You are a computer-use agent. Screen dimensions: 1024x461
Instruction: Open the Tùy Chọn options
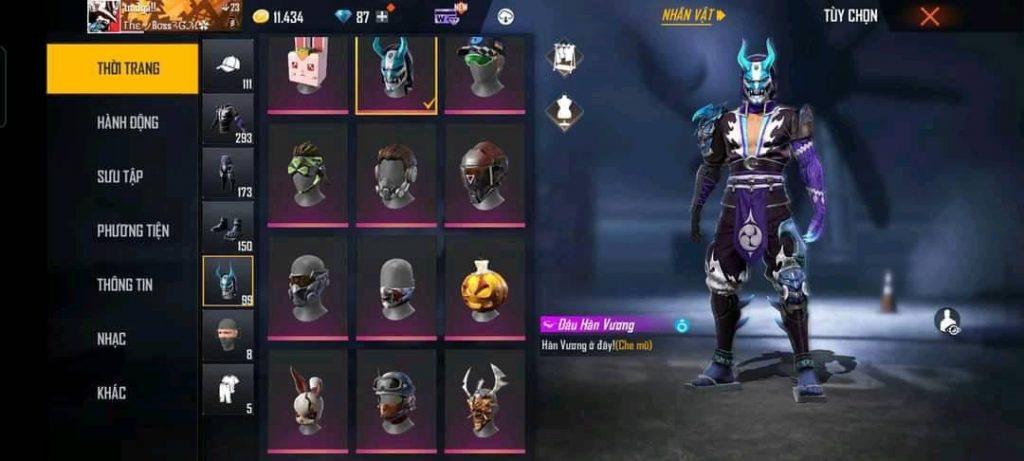[850, 16]
